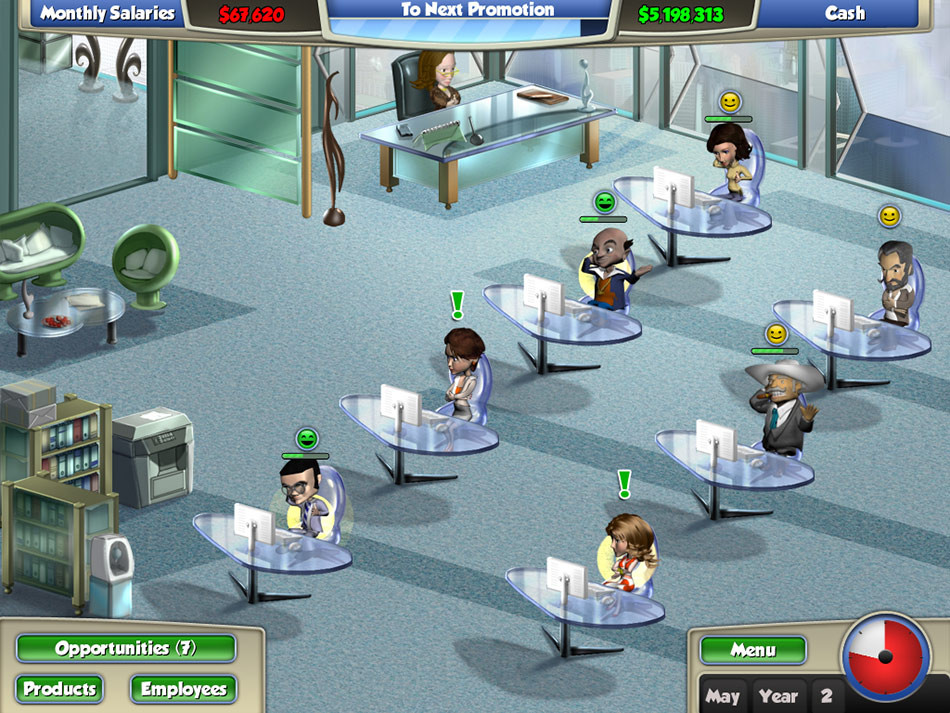
Task: Open the game Menu
Action: 753,650
